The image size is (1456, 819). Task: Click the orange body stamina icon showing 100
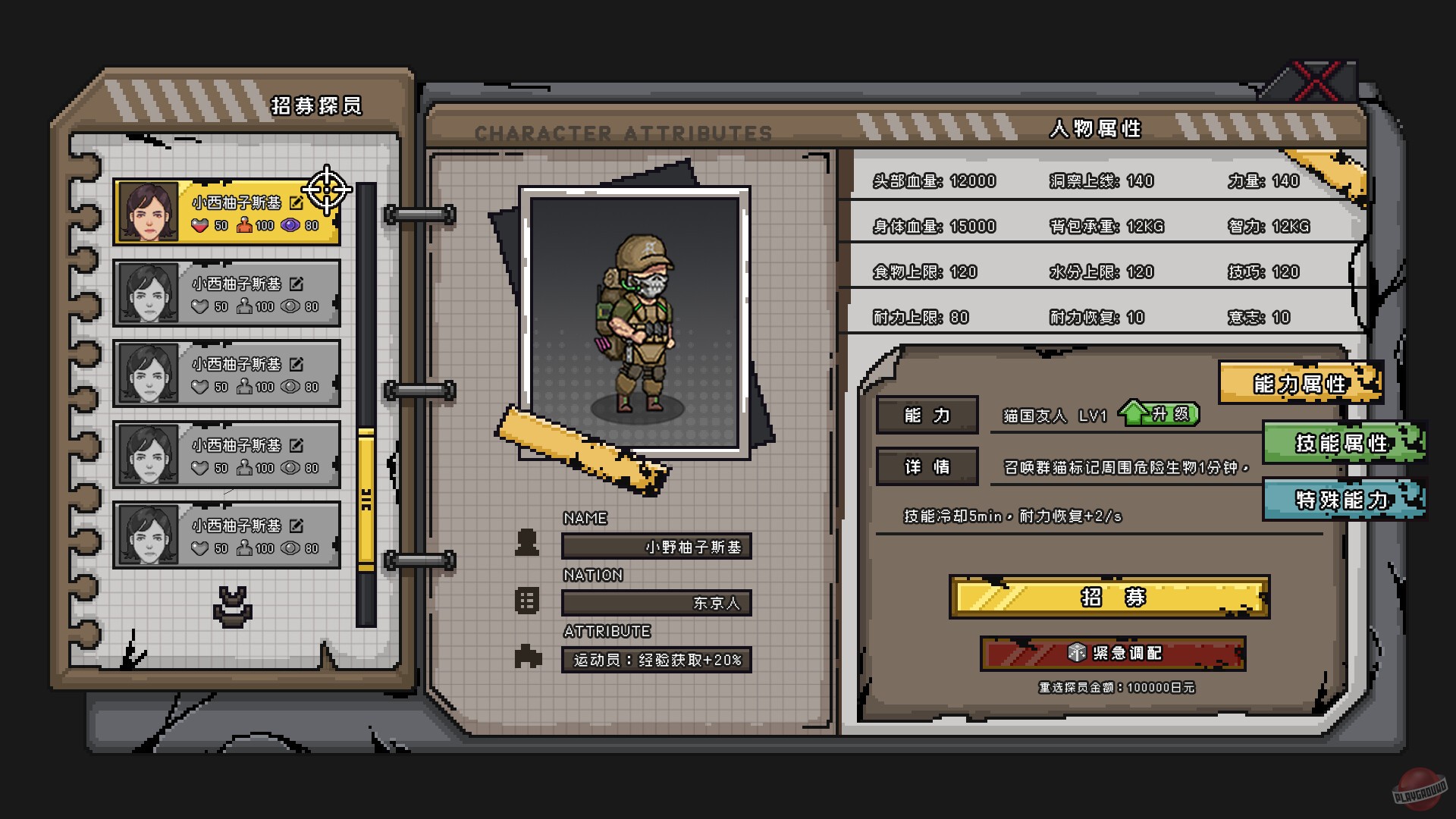pyautogui.click(x=244, y=225)
